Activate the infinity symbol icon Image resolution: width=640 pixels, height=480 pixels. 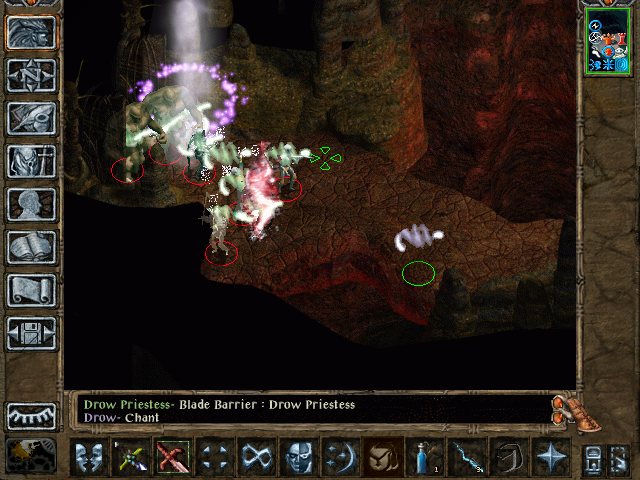click(x=256, y=457)
